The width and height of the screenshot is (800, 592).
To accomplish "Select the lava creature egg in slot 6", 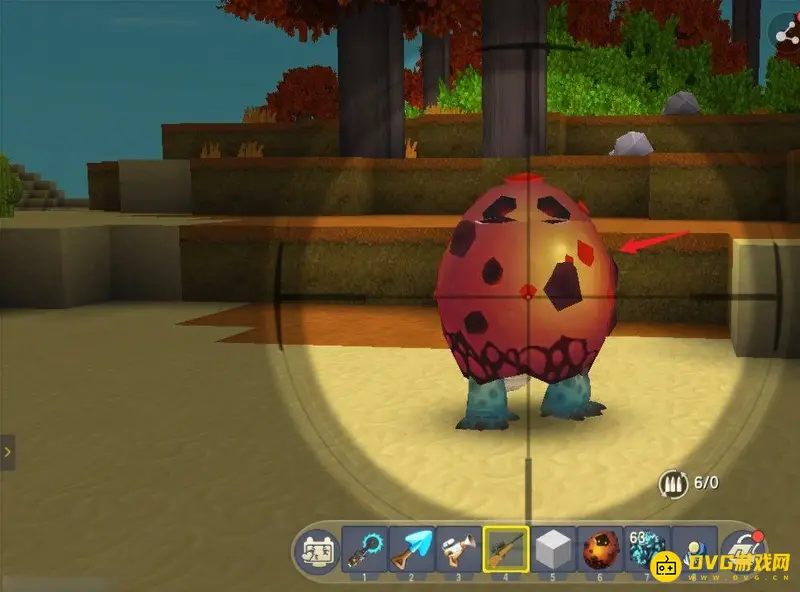I will coord(600,551).
